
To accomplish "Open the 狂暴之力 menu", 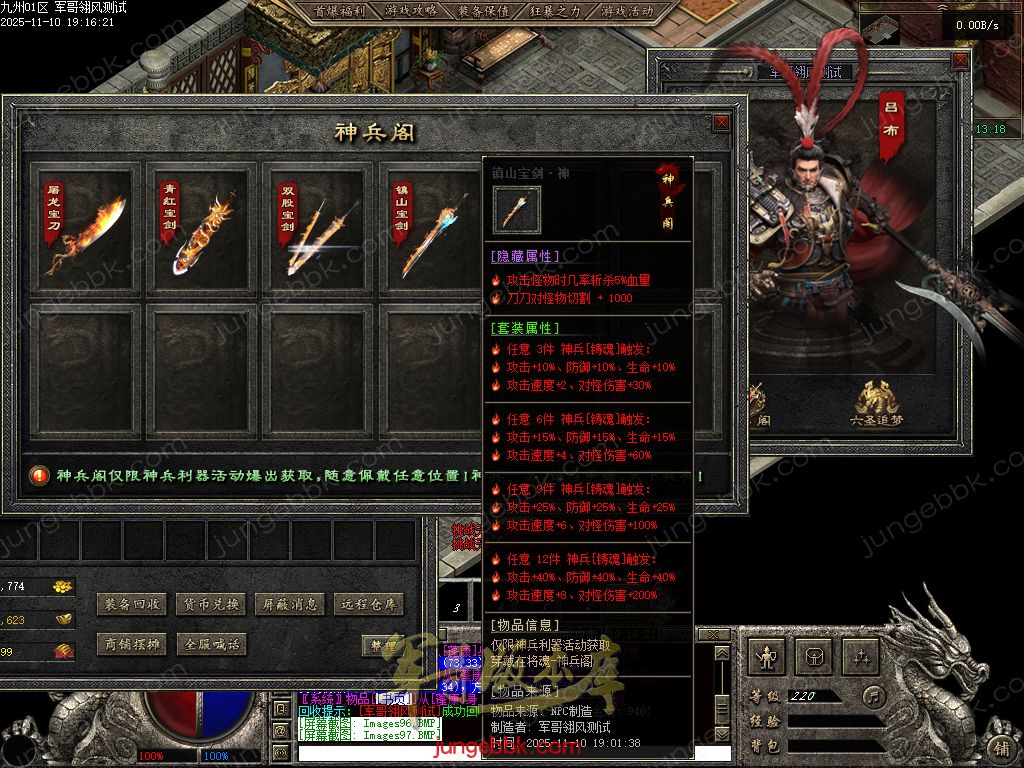I will (x=555, y=11).
